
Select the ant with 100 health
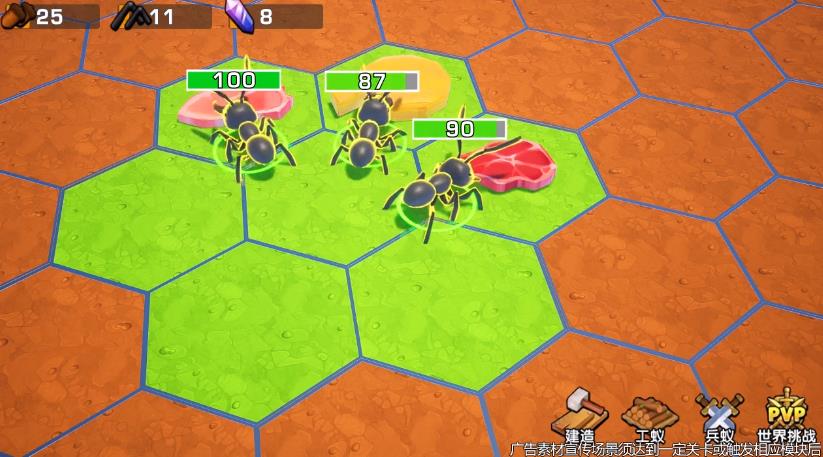[247, 136]
